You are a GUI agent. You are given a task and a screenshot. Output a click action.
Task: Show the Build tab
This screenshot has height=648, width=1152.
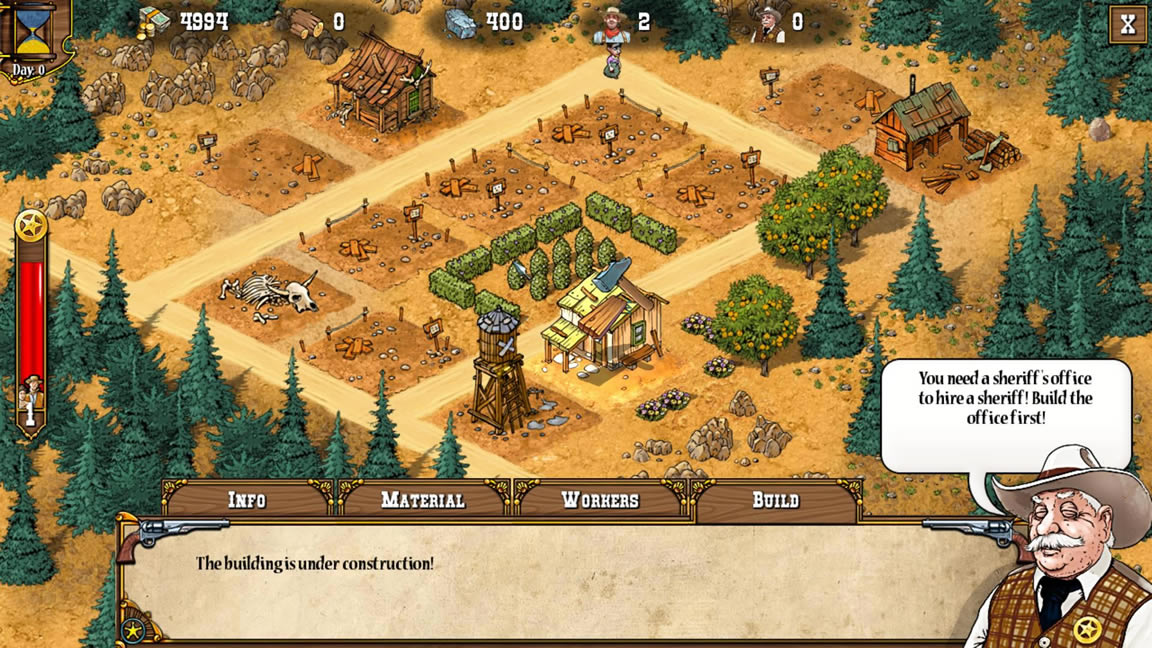tap(776, 500)
